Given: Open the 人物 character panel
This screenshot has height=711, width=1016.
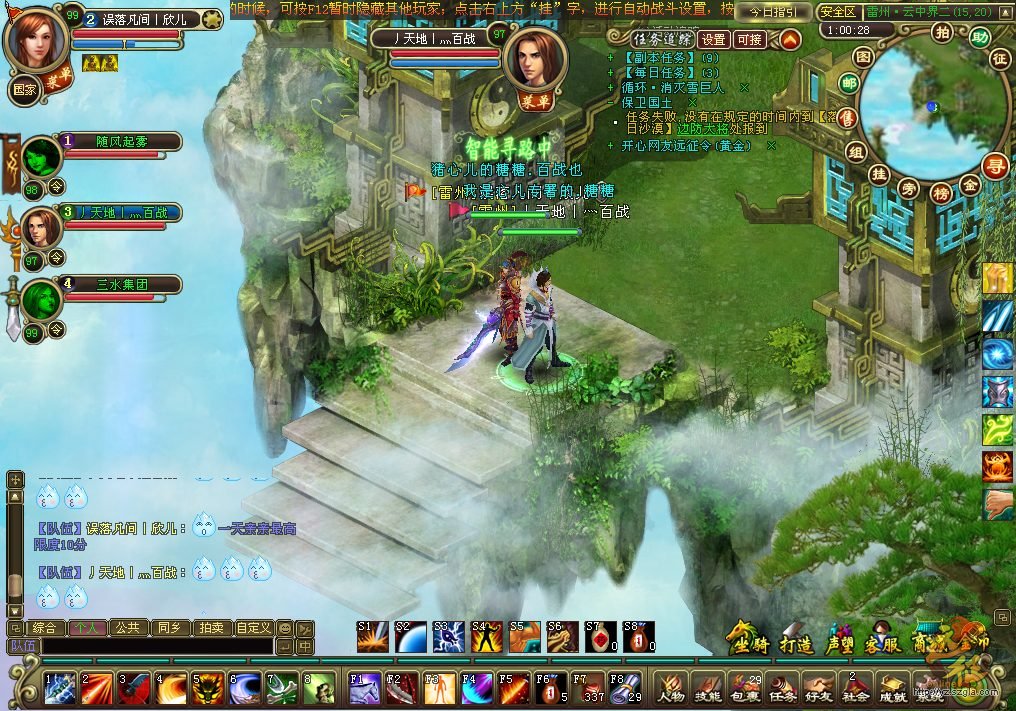Looking at the screenshot, I should point(671,688).
